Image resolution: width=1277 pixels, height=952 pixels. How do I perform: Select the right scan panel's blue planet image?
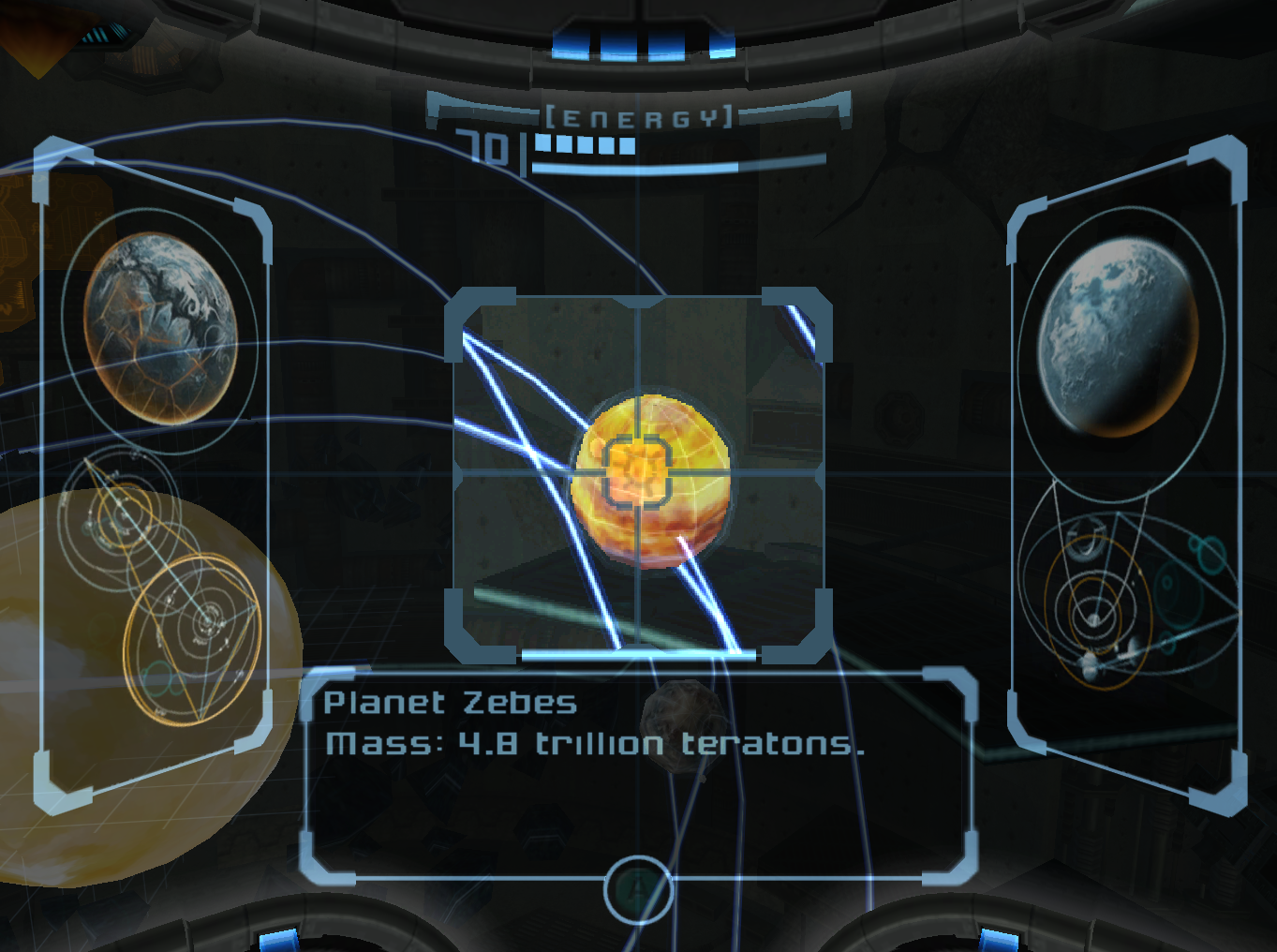[1117, 336]
